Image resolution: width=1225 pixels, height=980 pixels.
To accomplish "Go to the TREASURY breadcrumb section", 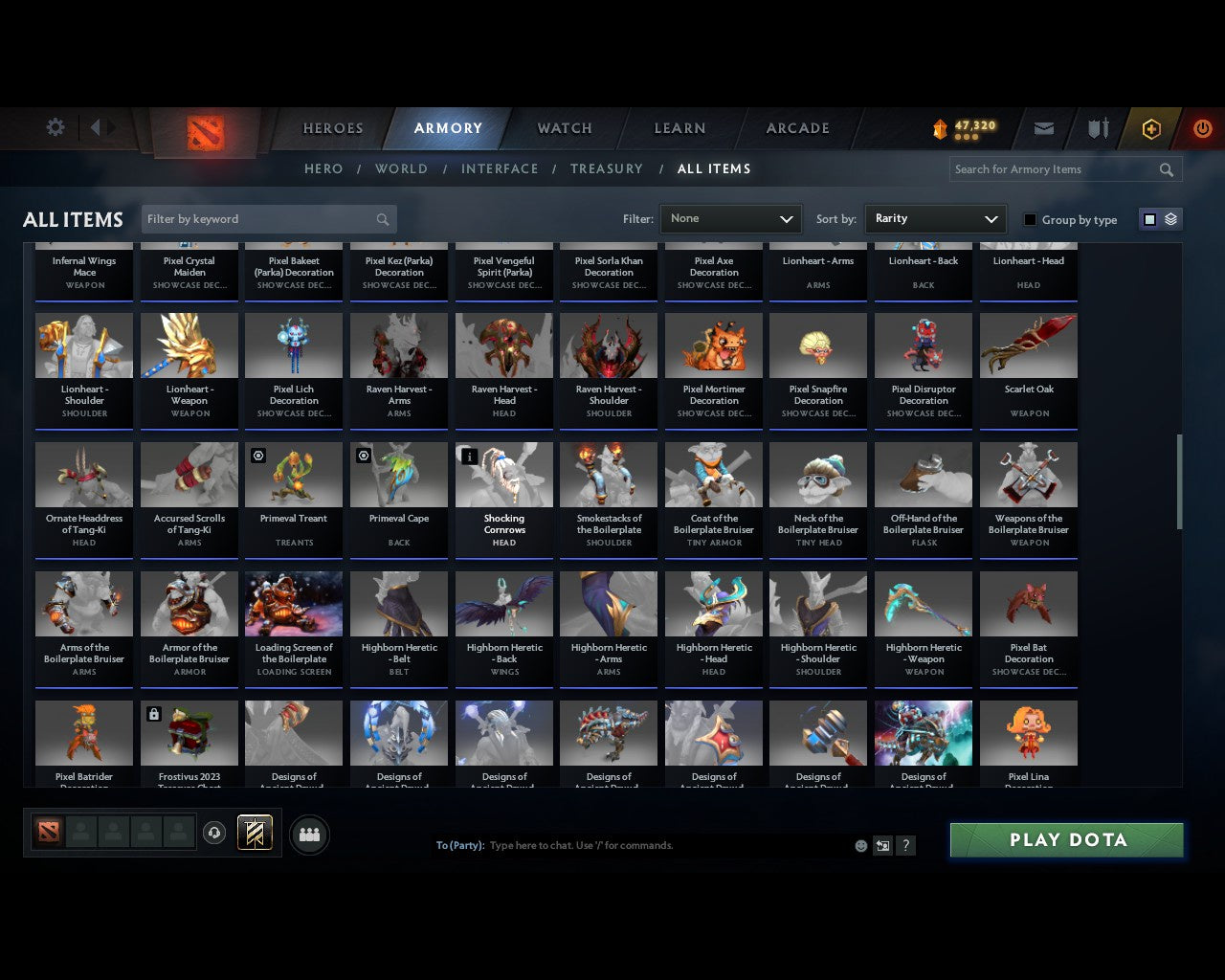I will tap(607, 168).
